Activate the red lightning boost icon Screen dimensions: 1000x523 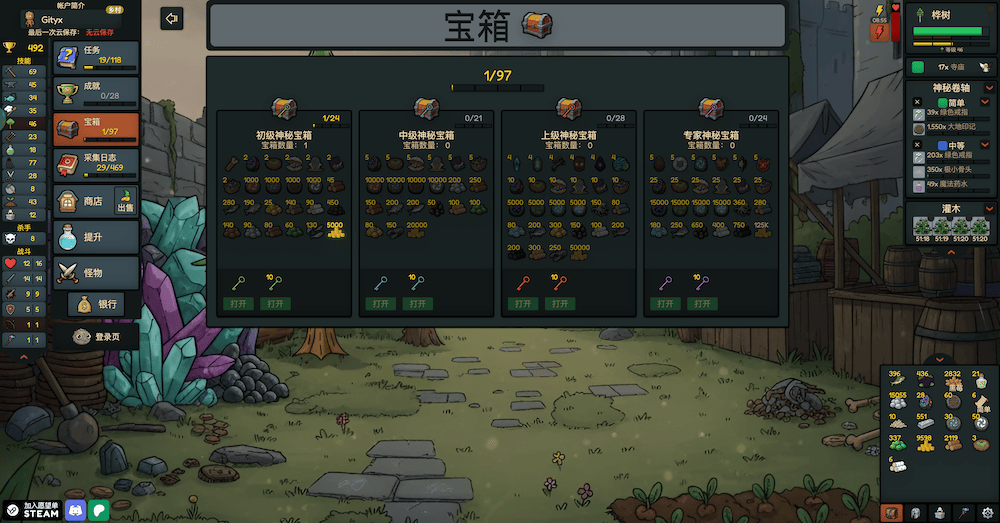pyautogui.click(x=880, y=32)
